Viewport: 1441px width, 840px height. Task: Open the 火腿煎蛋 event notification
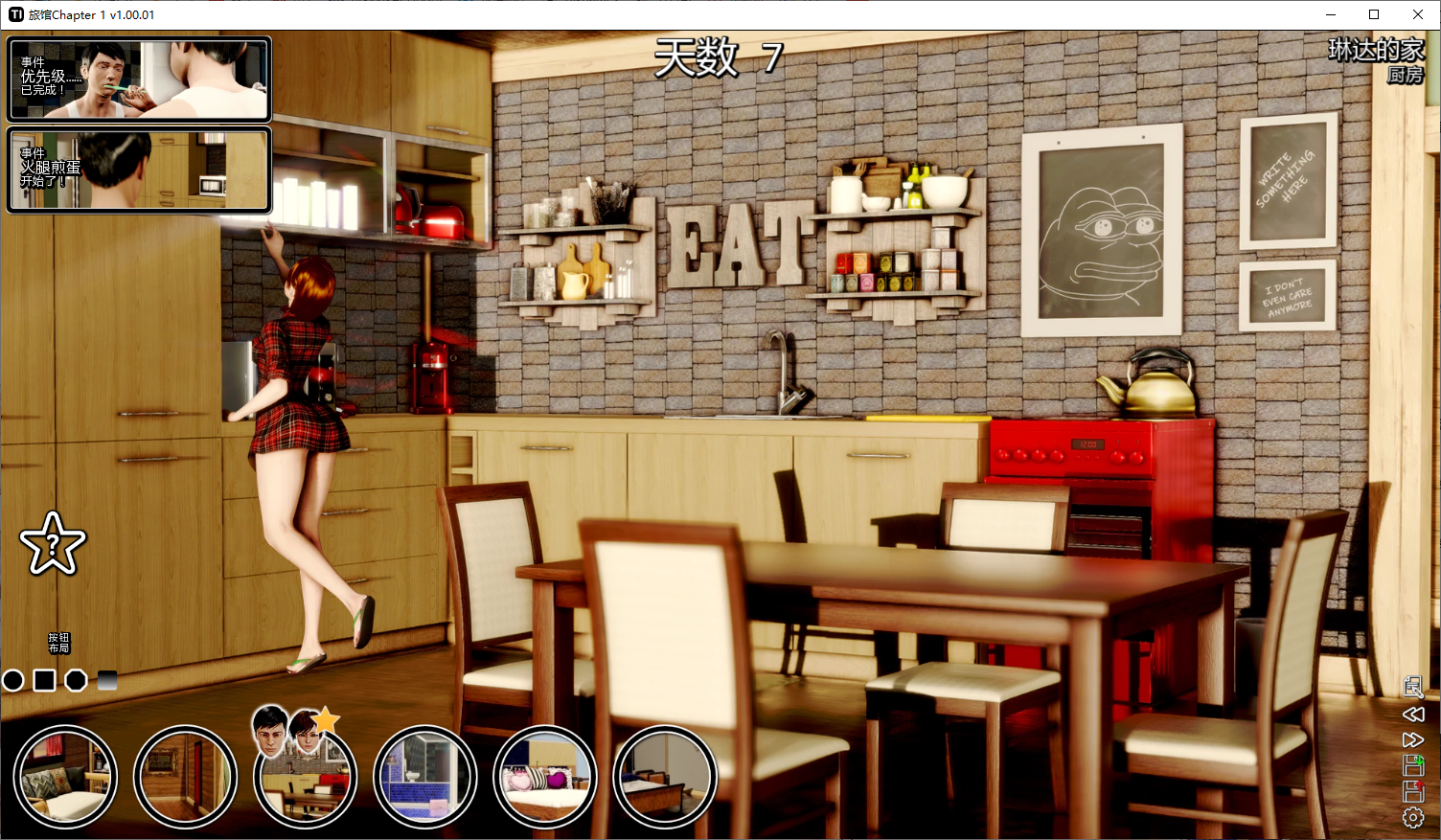[x=139, y=170]
